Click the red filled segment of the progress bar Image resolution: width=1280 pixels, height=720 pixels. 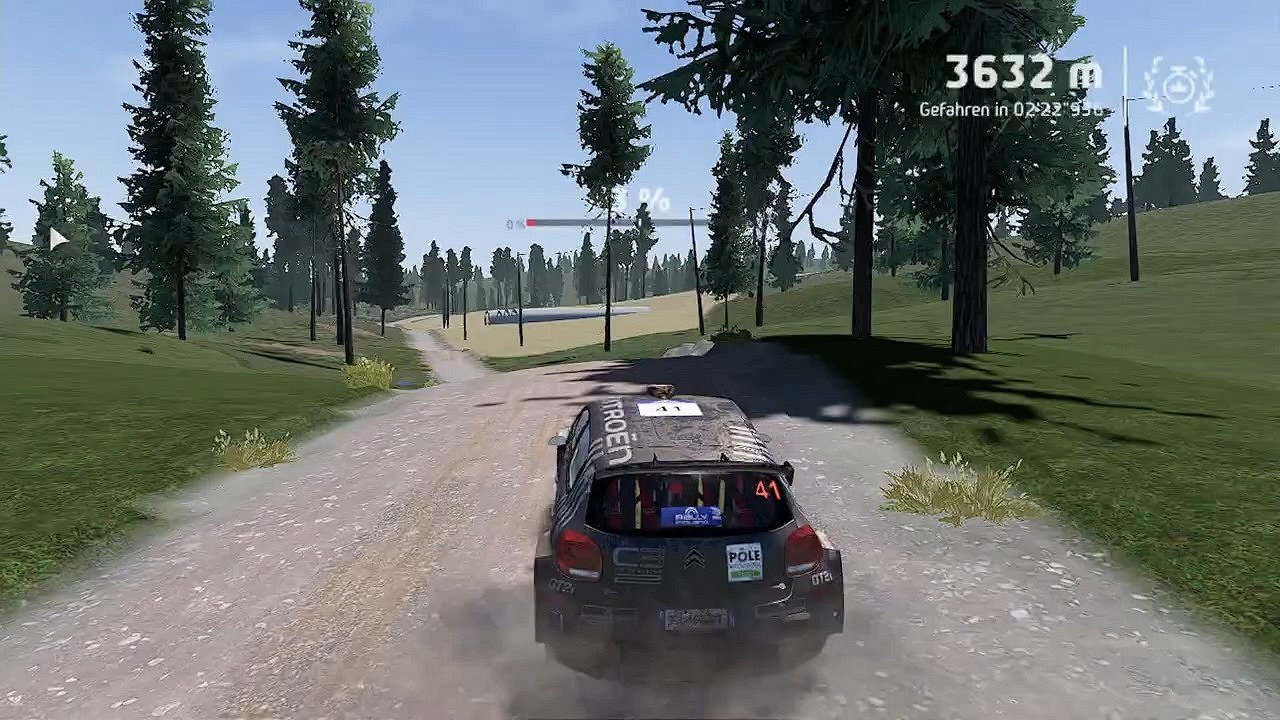coord(532,222)
